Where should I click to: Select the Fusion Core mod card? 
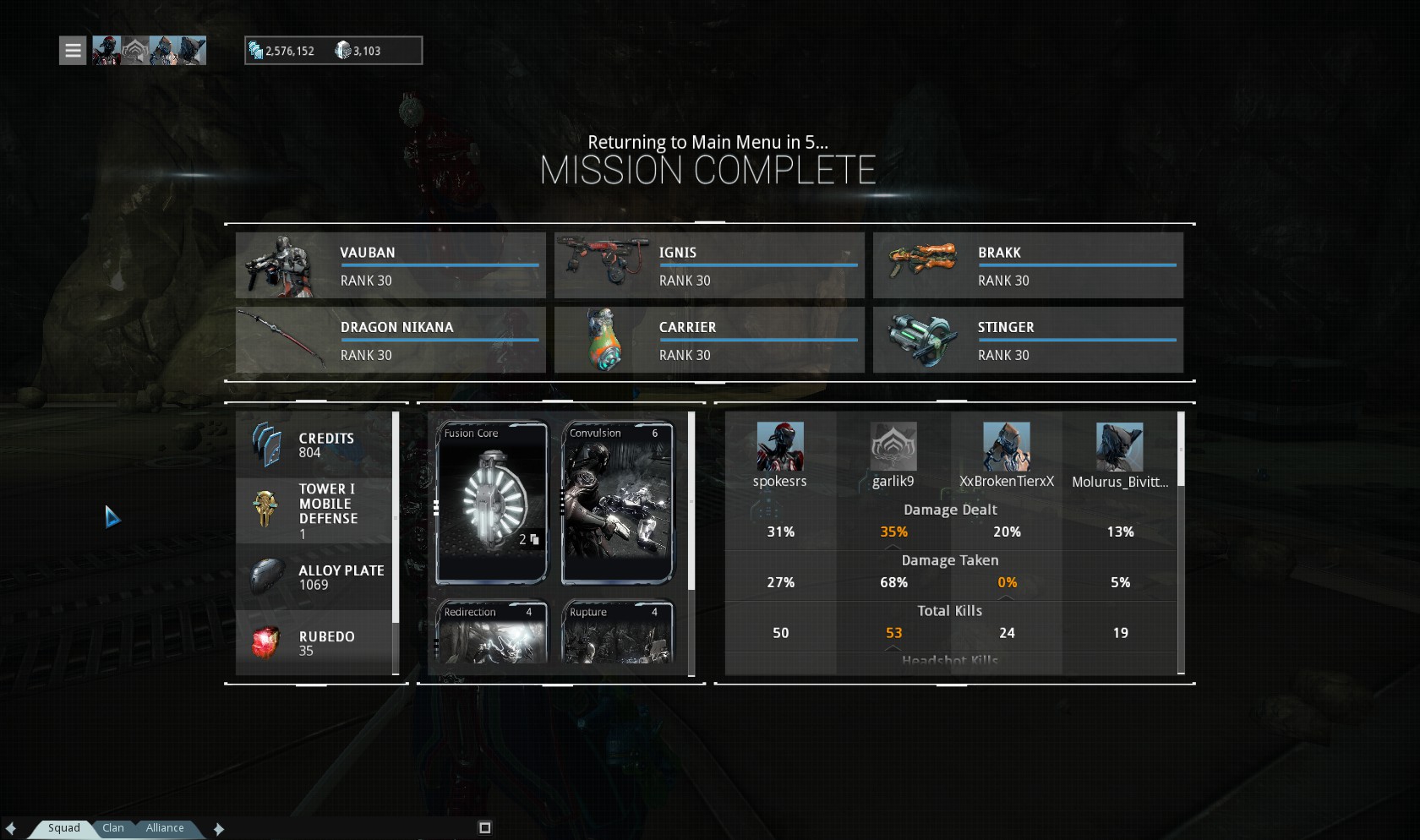coord(491,503)
